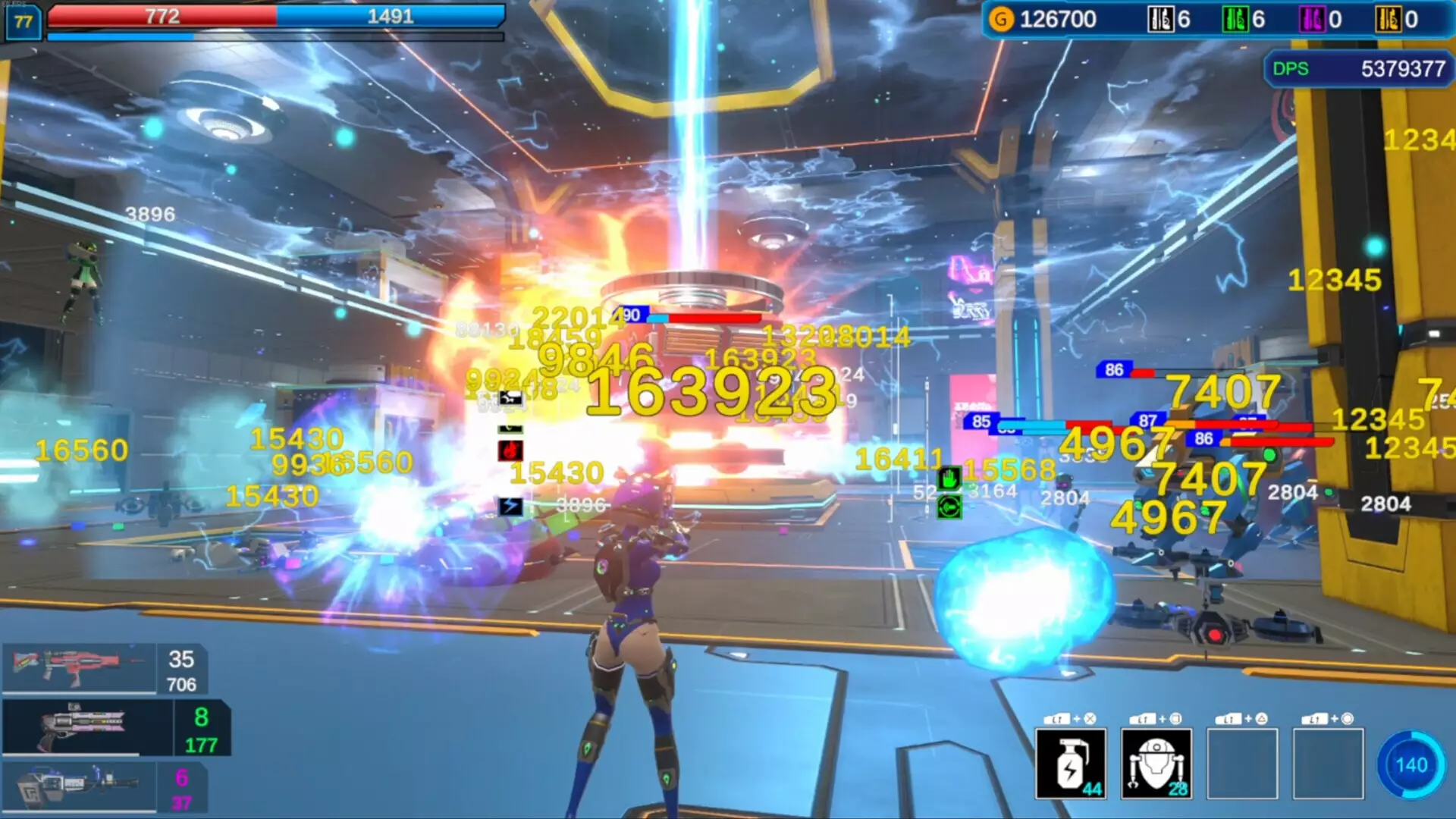Switch to the revolver weapon slot

pos(87,726)
